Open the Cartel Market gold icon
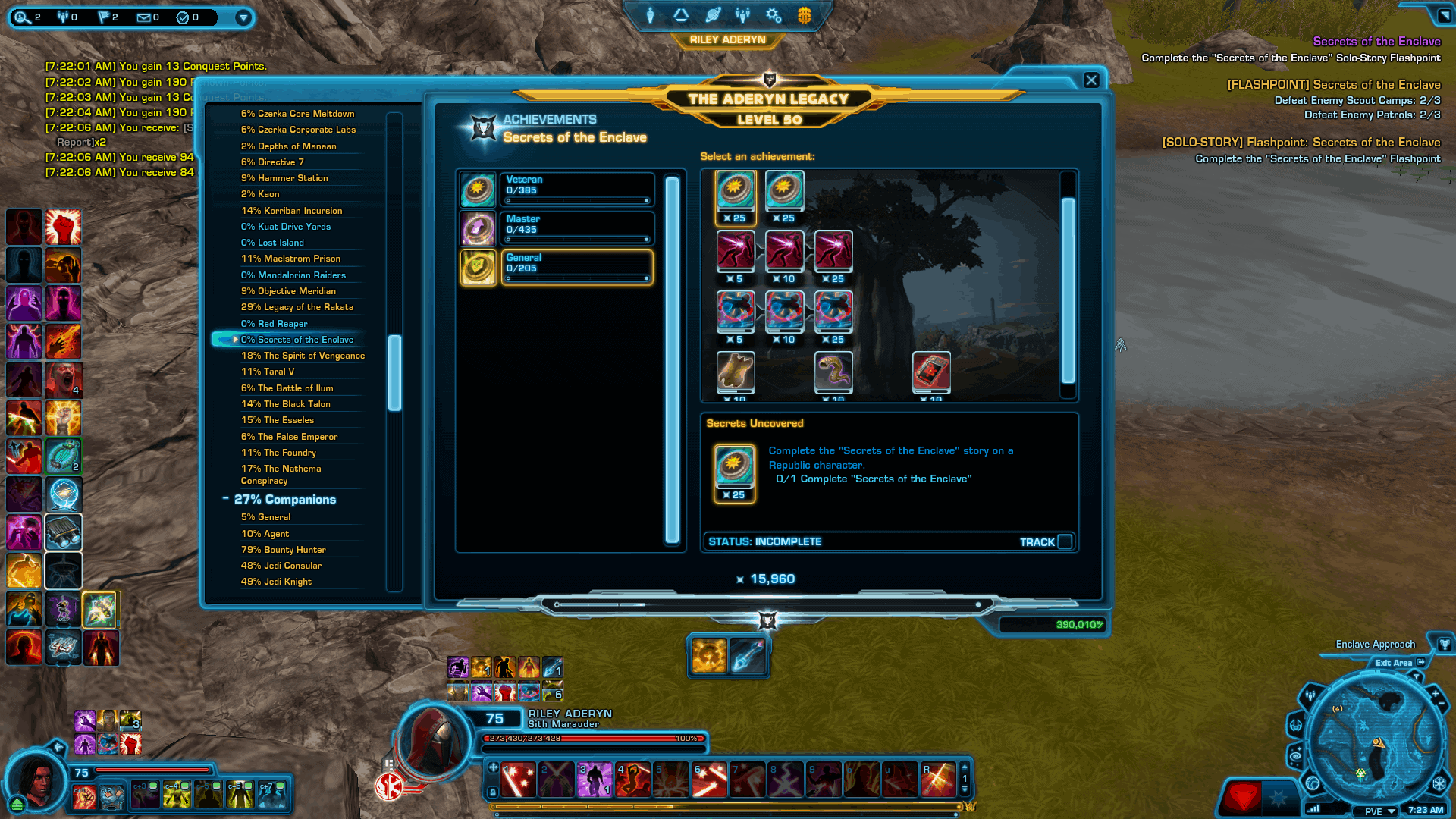The width and height of the screenshot is (1456, 819). coord(804,14)
